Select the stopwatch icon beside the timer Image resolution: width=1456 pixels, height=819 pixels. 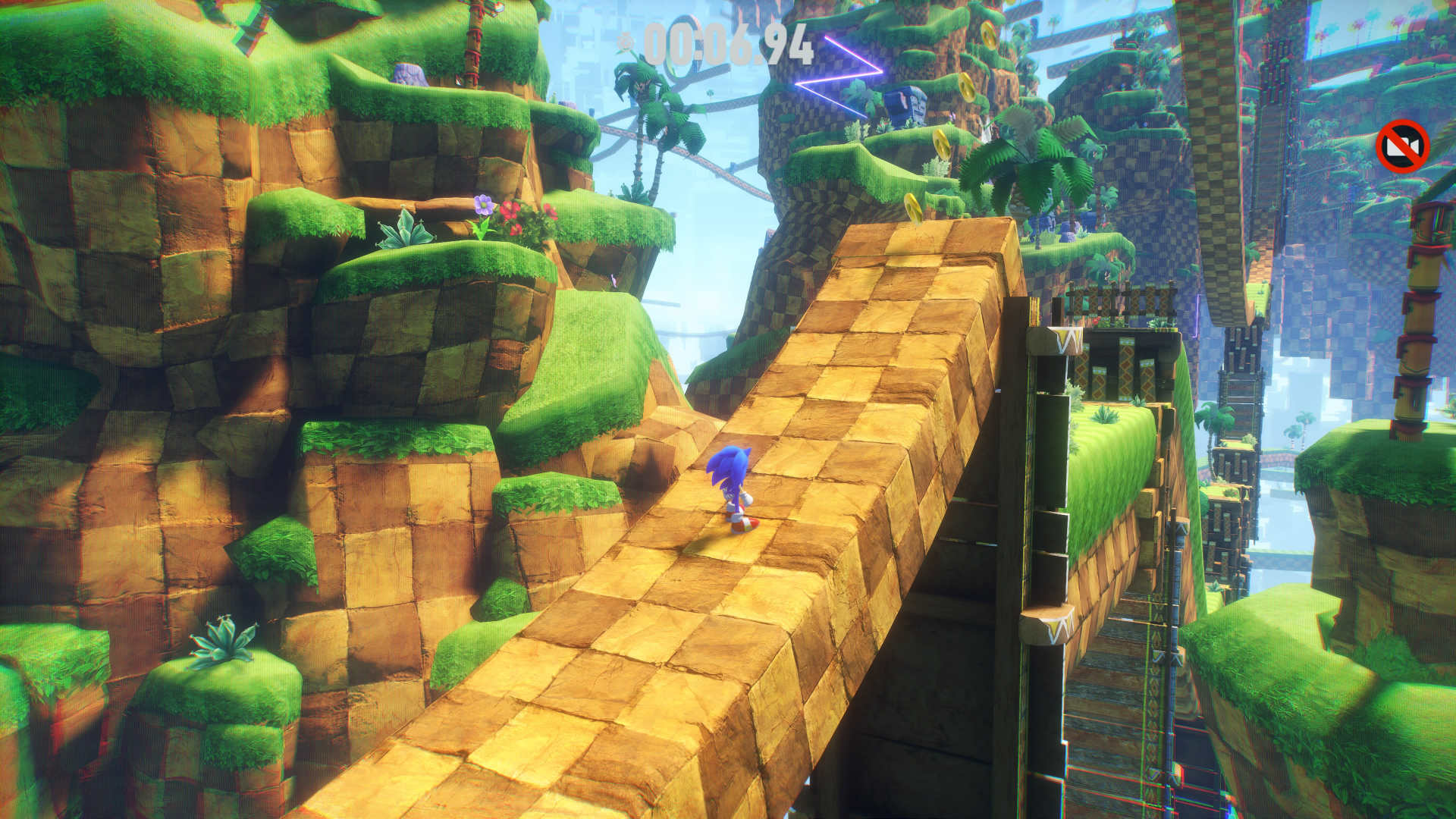click(625, 42)
